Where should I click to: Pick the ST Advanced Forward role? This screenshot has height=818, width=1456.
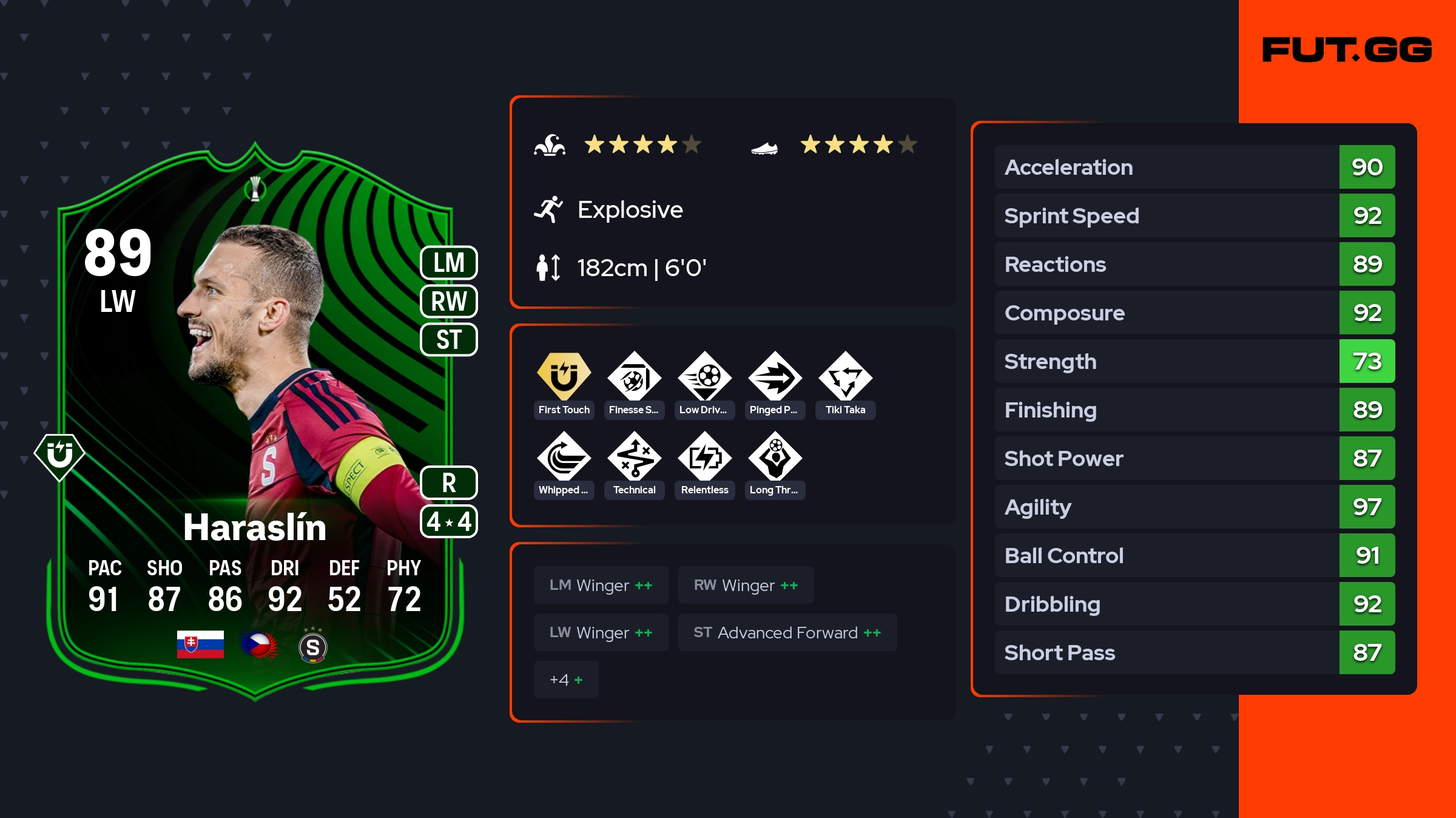pos(787,632)
